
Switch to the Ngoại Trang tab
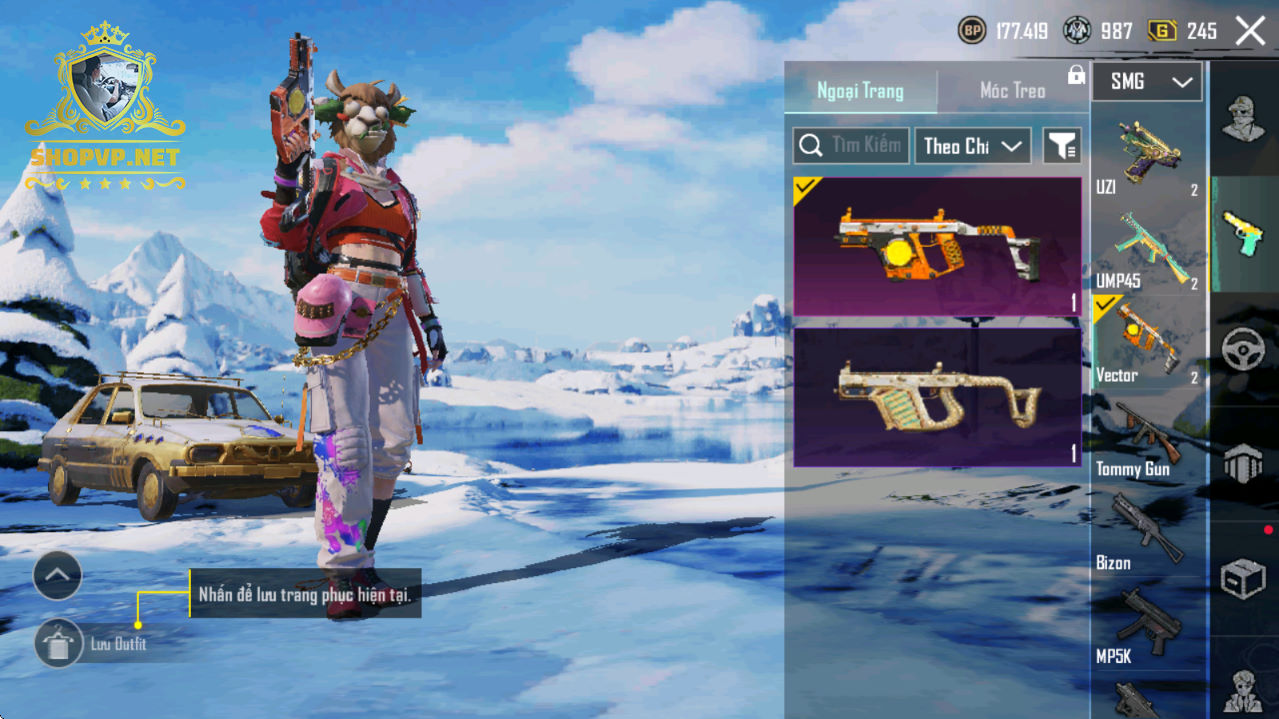860,91
